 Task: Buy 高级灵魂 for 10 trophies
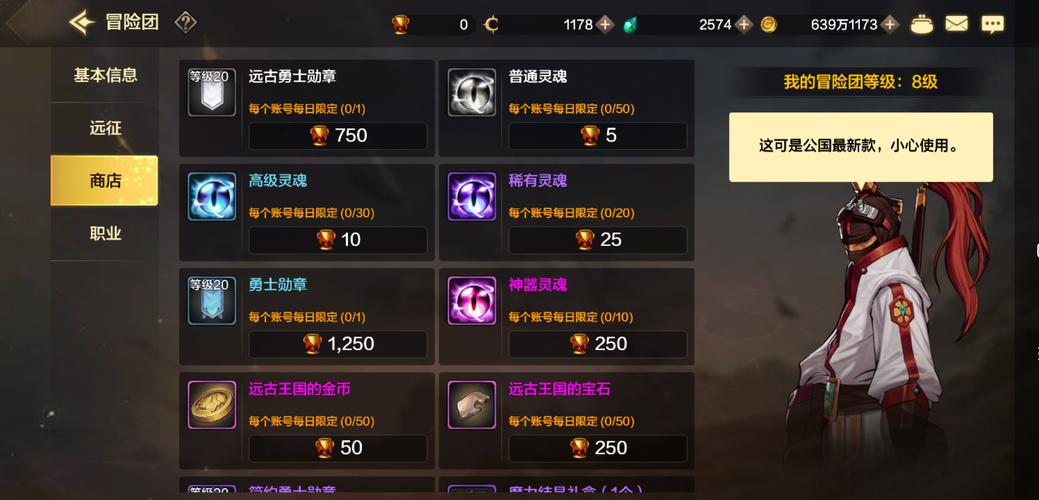tap(338, 240)
